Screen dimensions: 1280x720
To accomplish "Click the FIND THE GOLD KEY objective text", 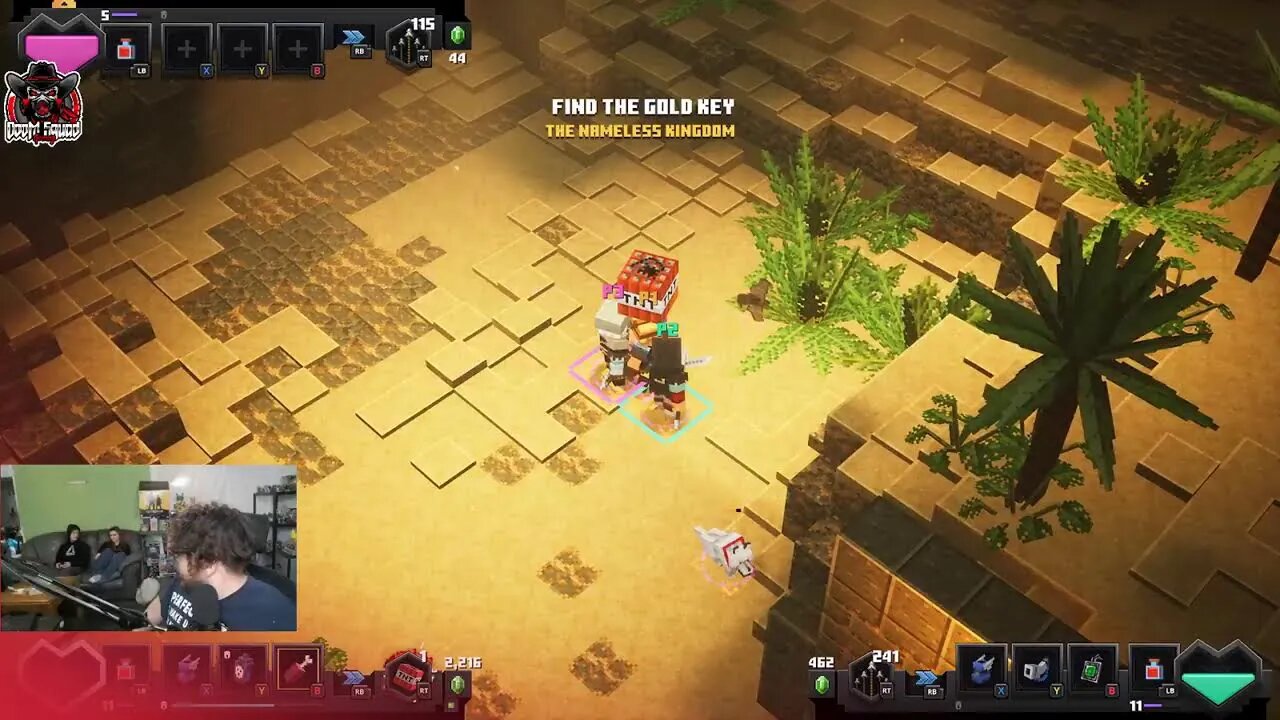I will (644, 105).
